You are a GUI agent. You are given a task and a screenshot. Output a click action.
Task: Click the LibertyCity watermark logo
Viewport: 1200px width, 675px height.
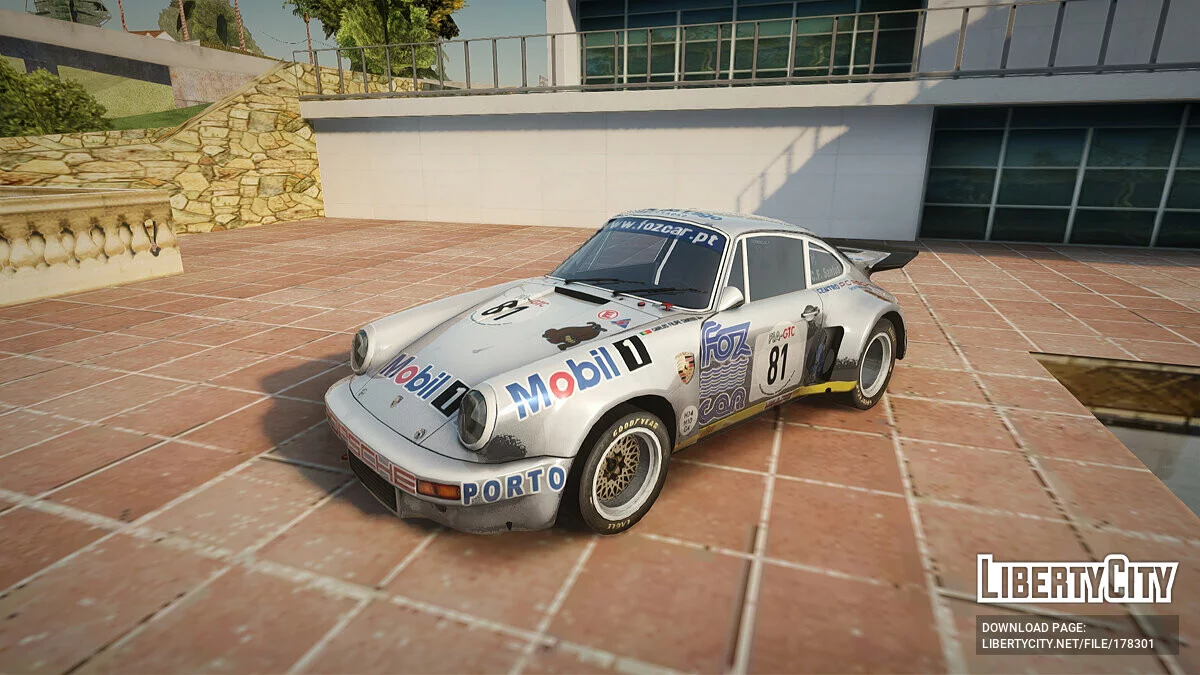tap(1077, 580)
